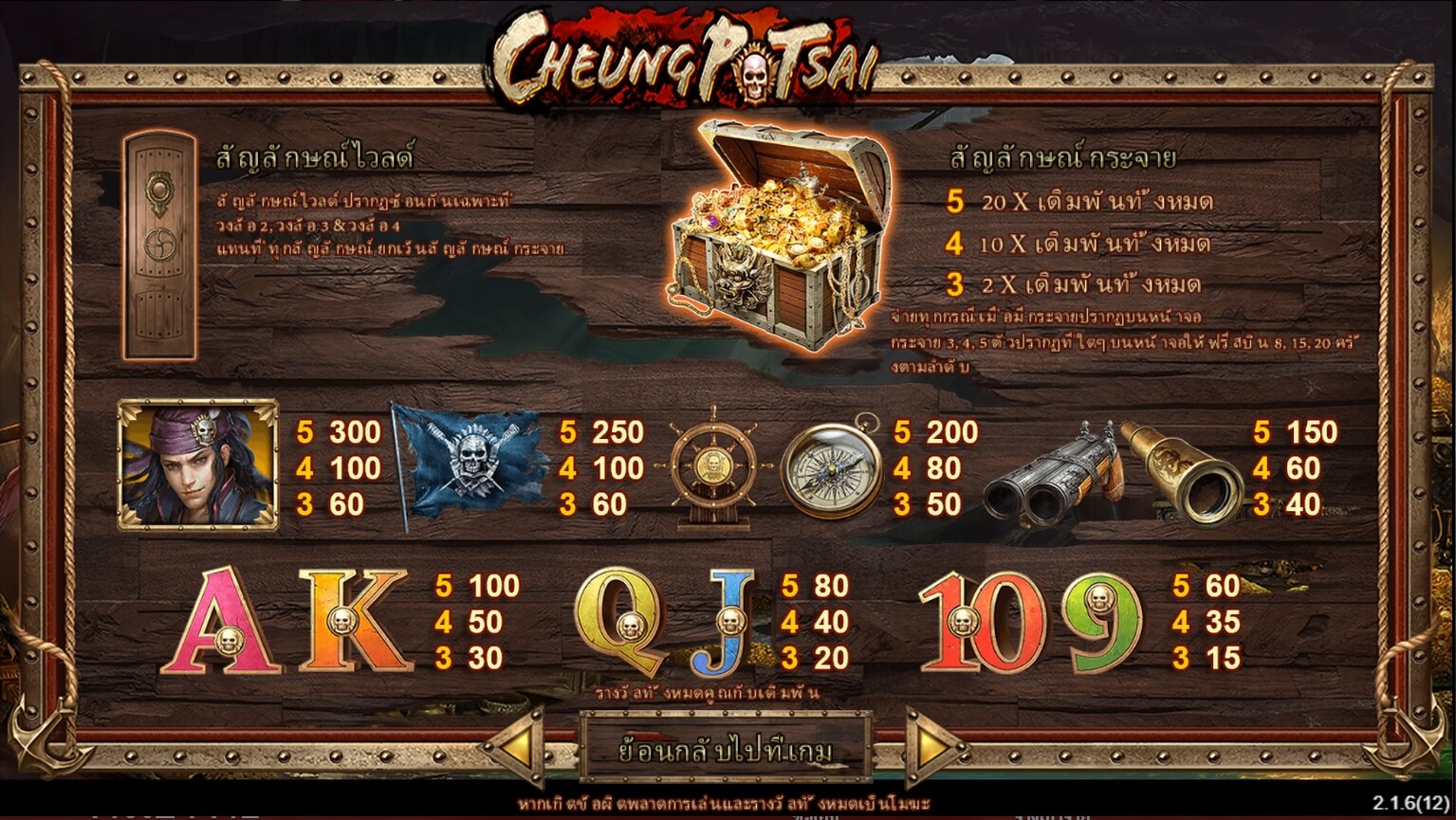Click the wooden door wild symbol

click(159, 246)
